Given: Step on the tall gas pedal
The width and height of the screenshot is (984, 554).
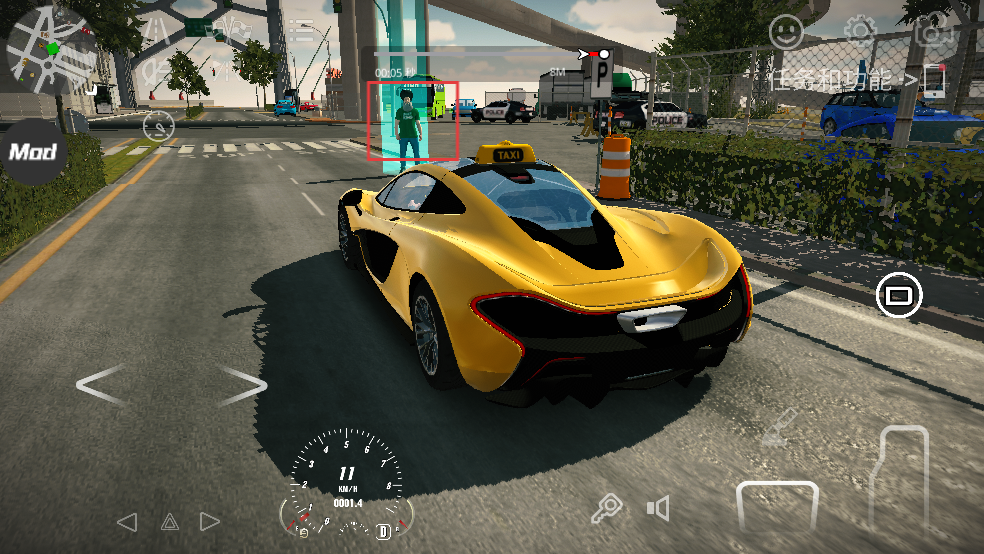Looking at the screenshot, I should [903, 480].
